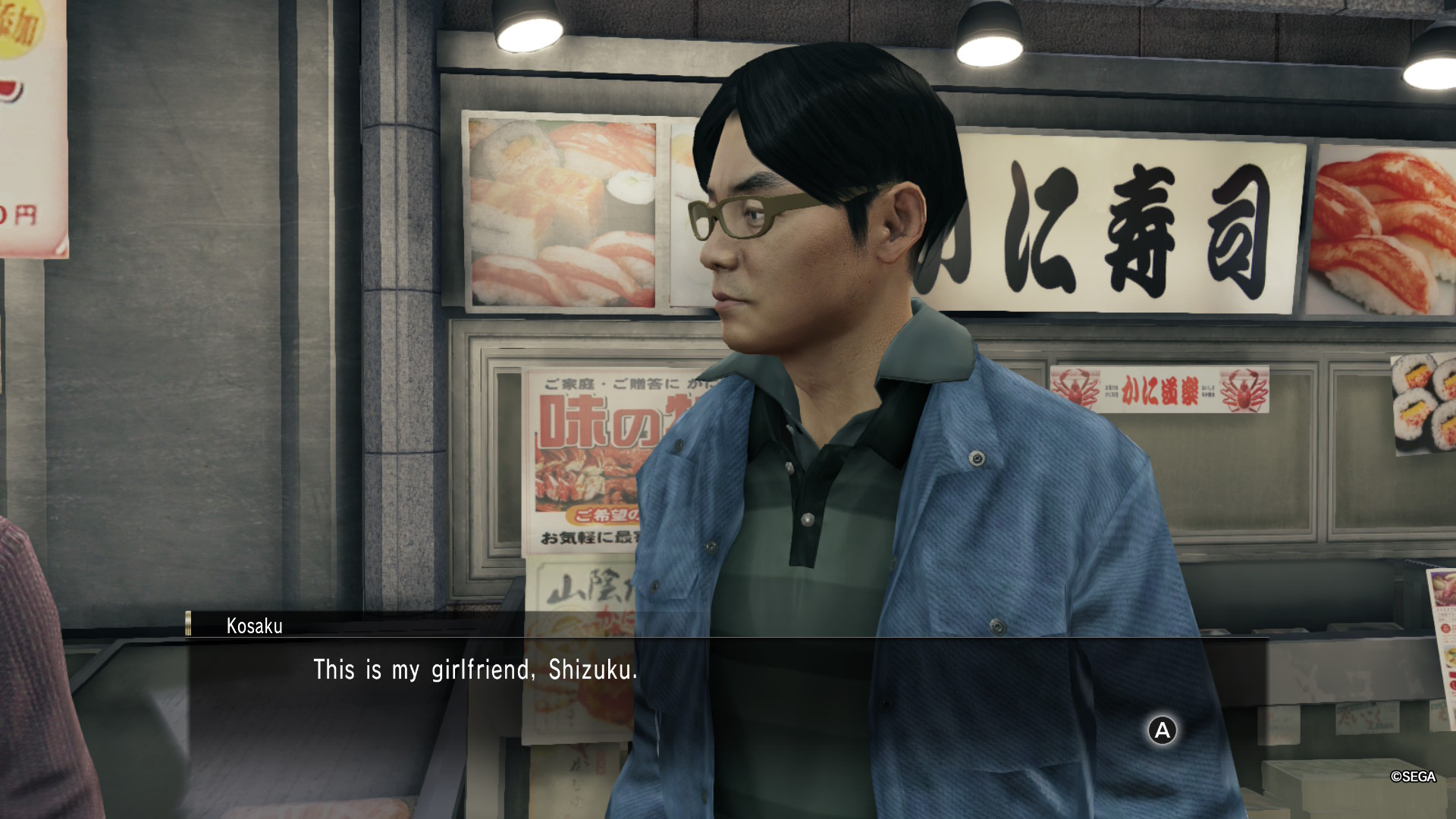Click Kosaku's green glasses
Viewport: 1456px width, 819px height.
tap(747, 216)
